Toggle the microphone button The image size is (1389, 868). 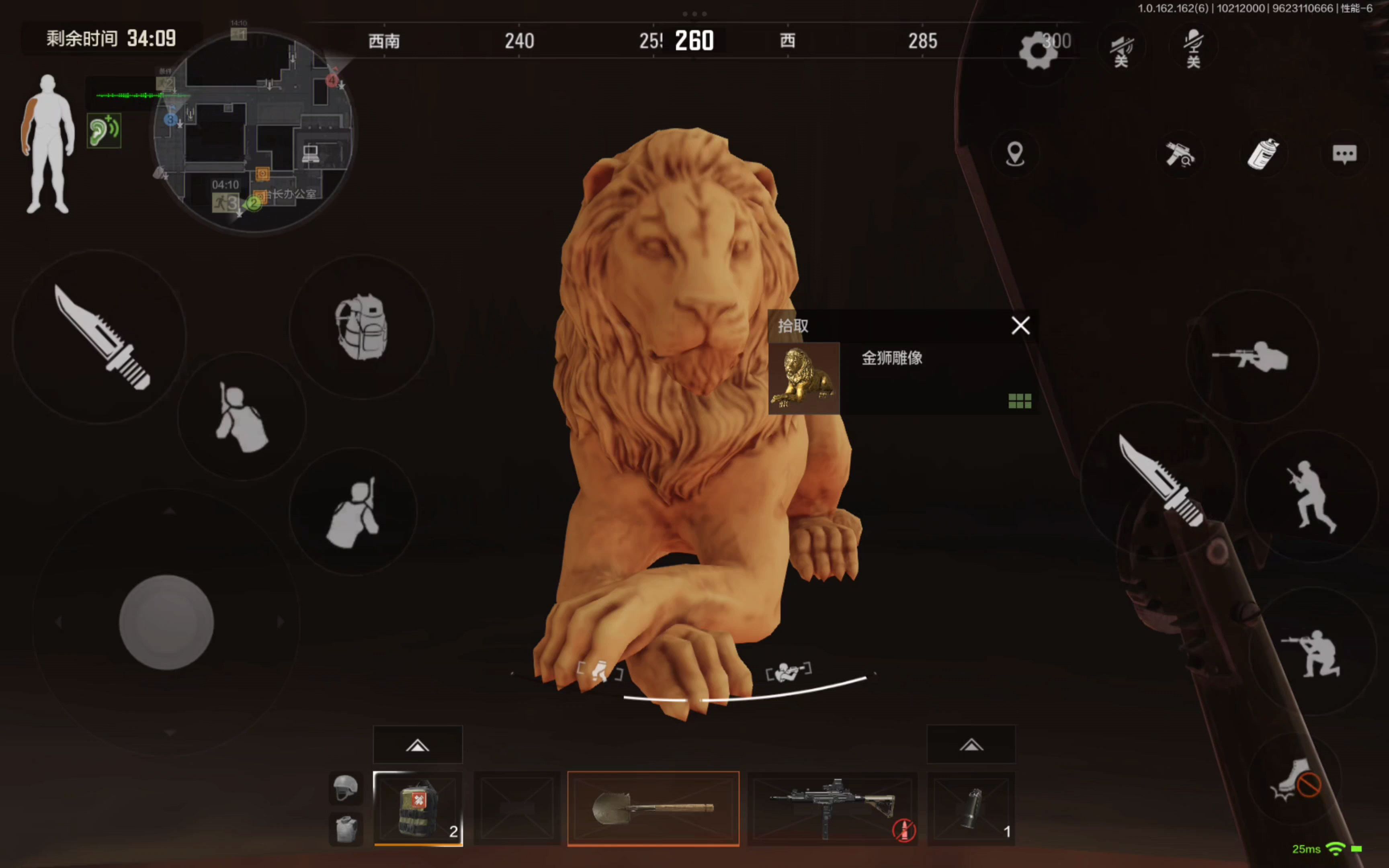1193,48
